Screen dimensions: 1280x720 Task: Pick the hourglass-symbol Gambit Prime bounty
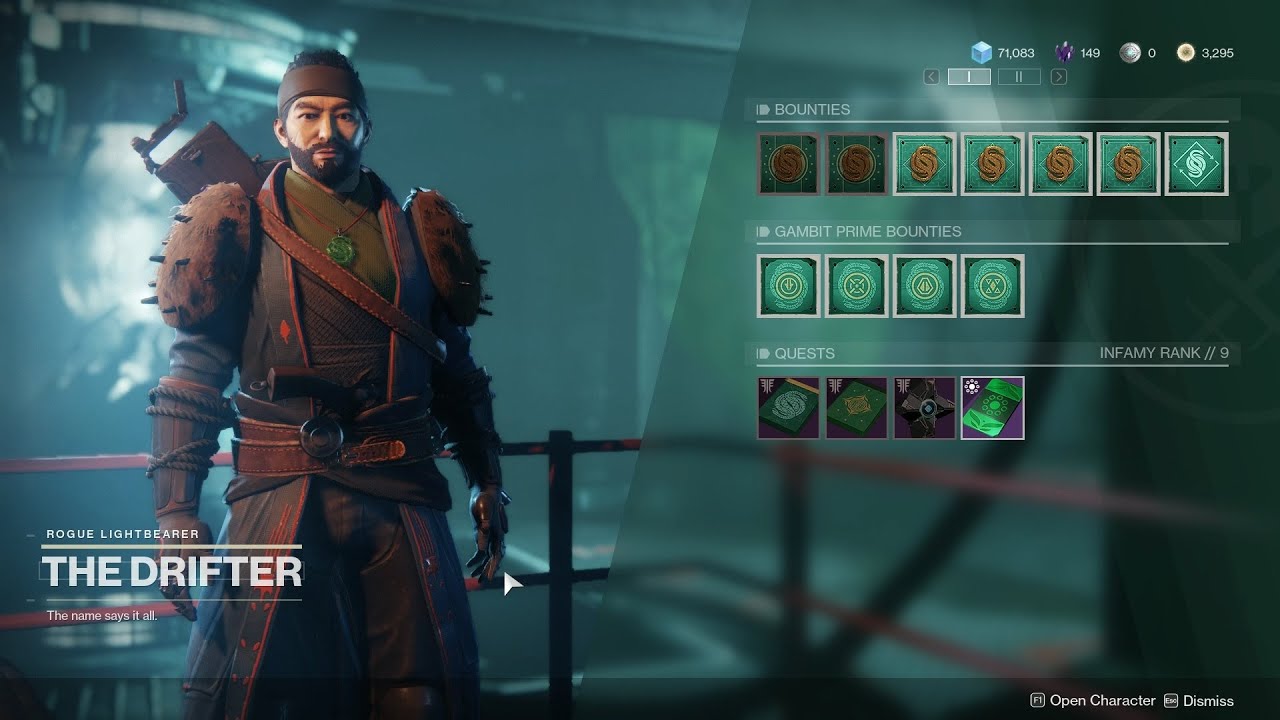[x=992, y=286]
